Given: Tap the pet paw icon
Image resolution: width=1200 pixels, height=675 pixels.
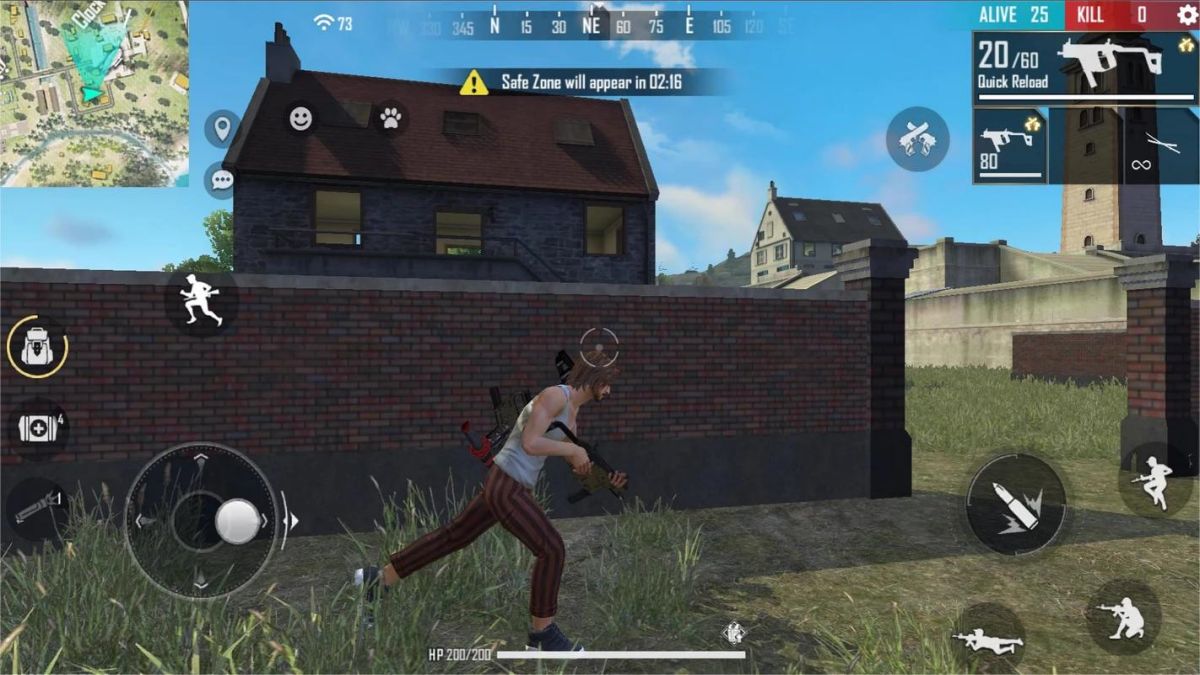Looking at the screenshot, I should pyautogui.click(x=390, y=119).
